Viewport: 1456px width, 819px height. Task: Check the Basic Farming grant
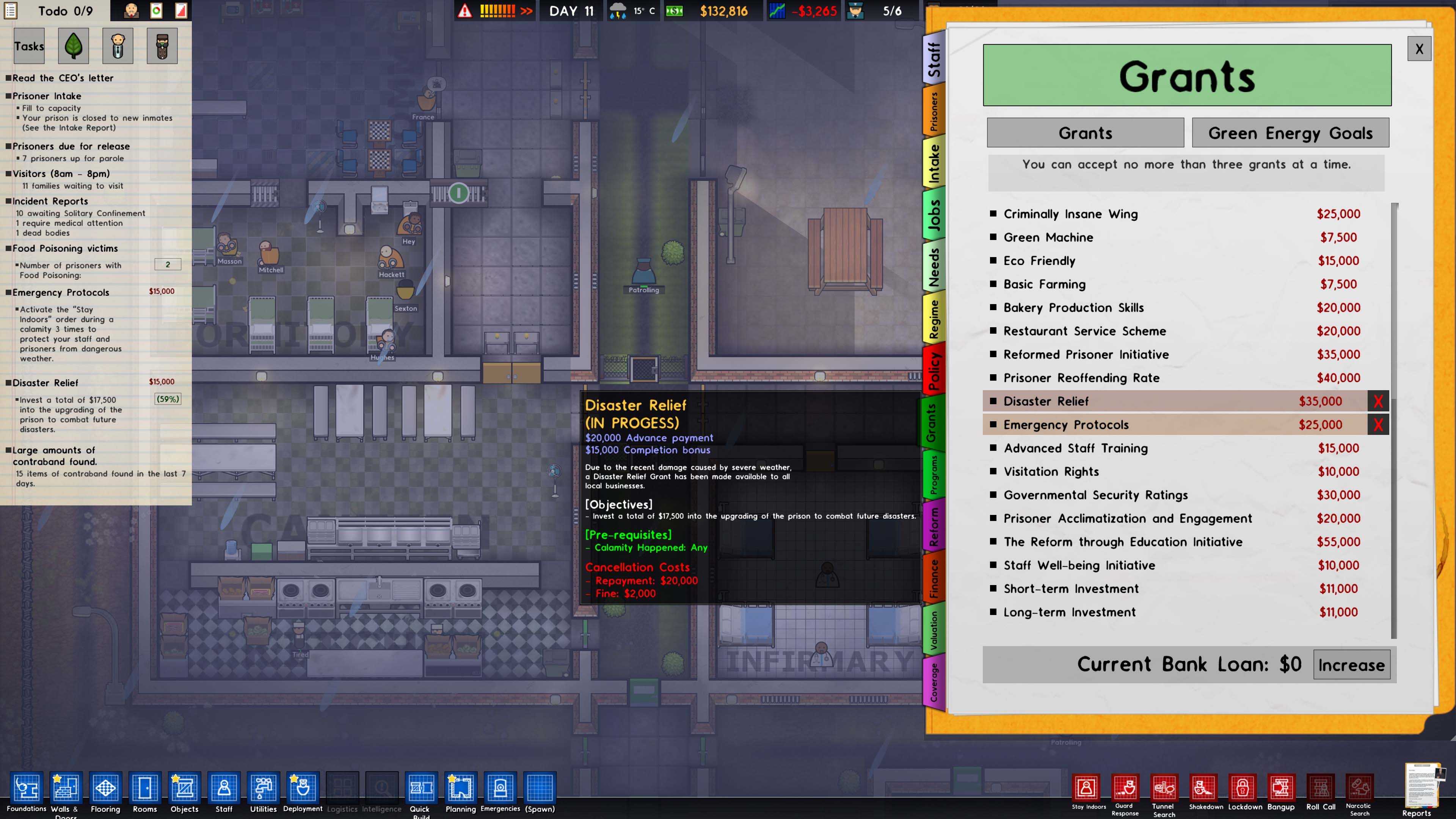(x=993, y=284)
